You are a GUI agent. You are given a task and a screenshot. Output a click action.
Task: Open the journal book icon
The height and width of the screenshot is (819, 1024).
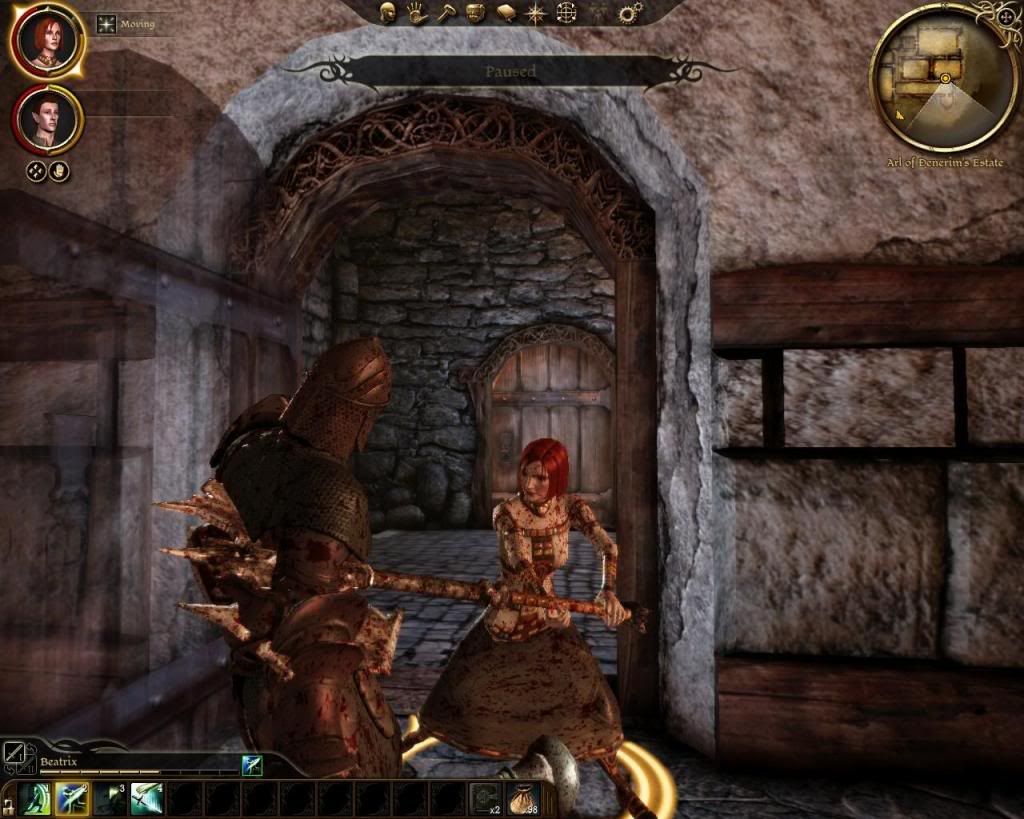click(506, 12)
